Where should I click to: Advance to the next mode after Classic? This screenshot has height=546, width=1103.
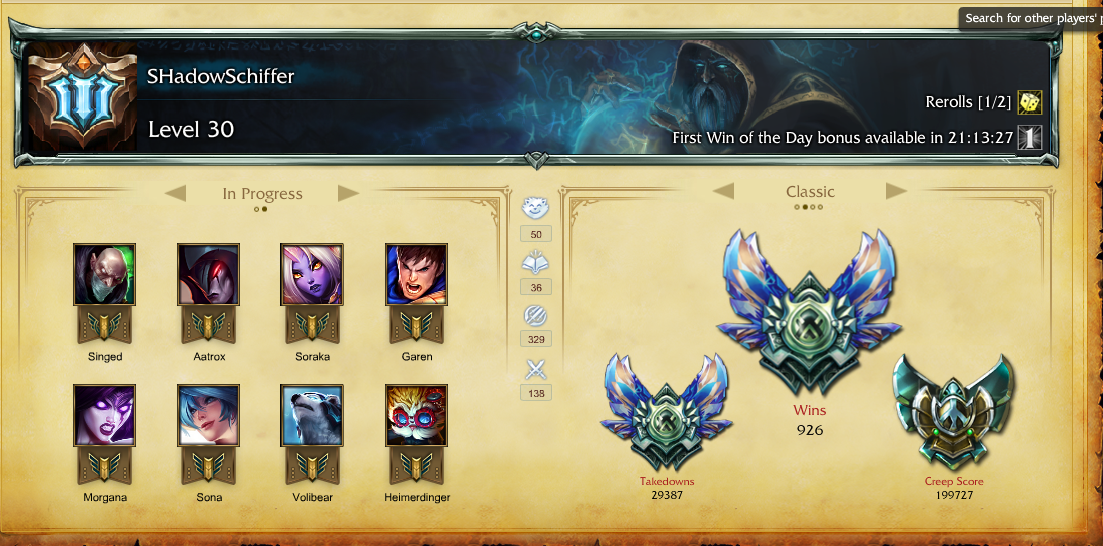pos(896,191)
